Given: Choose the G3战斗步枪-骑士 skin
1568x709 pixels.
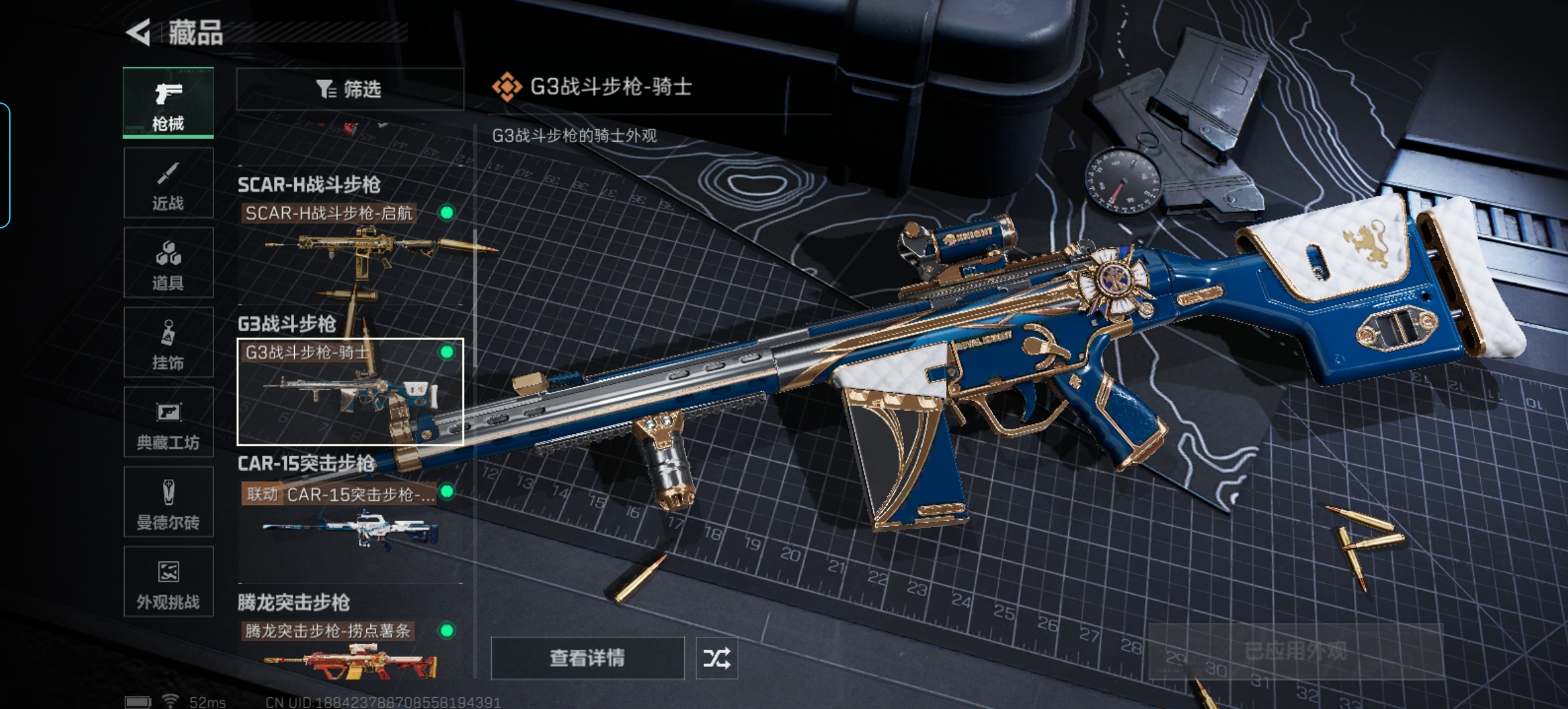Looking at the screenshot, I should click(349, 391).
